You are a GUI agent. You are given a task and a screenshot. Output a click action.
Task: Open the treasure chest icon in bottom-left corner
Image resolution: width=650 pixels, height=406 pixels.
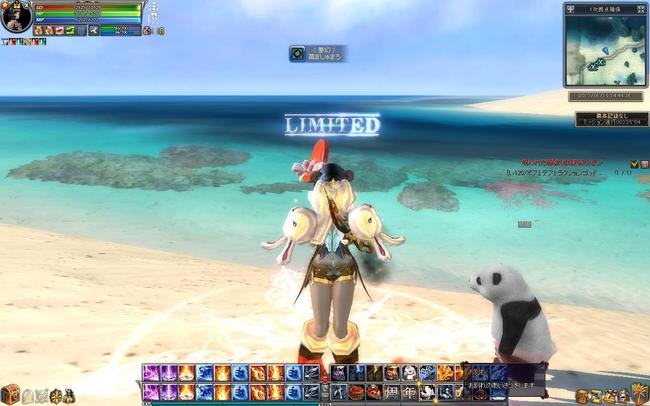coord(10,394)
